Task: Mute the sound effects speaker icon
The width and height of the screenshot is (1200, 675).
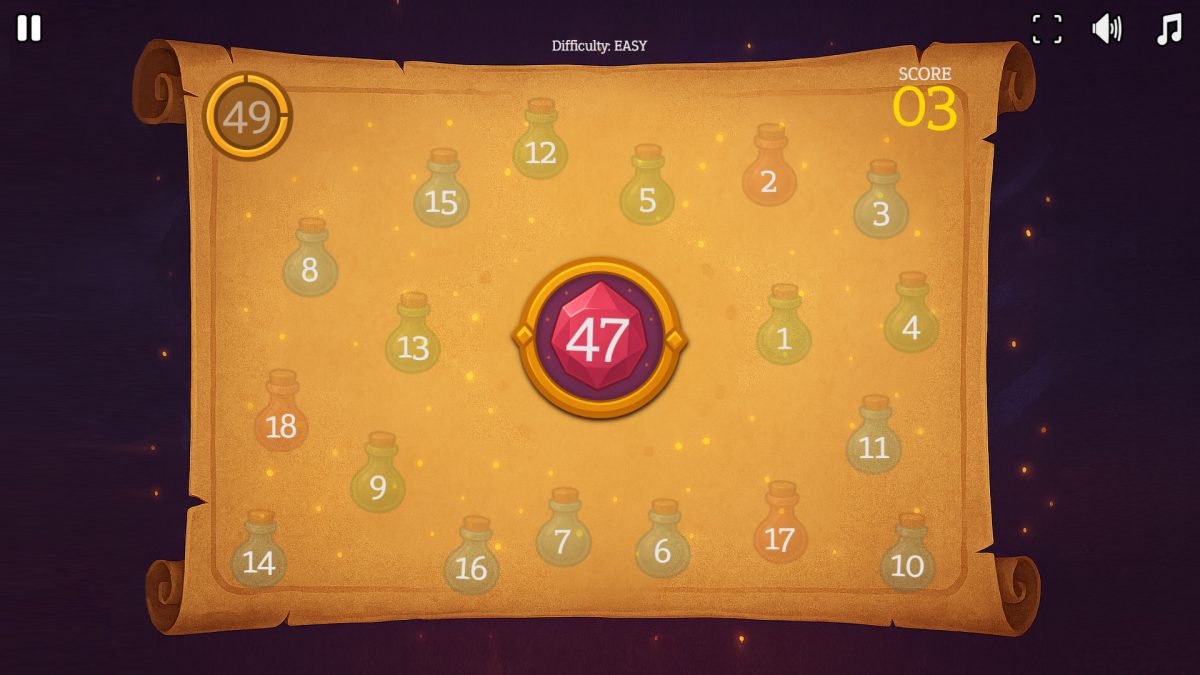Action: click(1106, 29)
